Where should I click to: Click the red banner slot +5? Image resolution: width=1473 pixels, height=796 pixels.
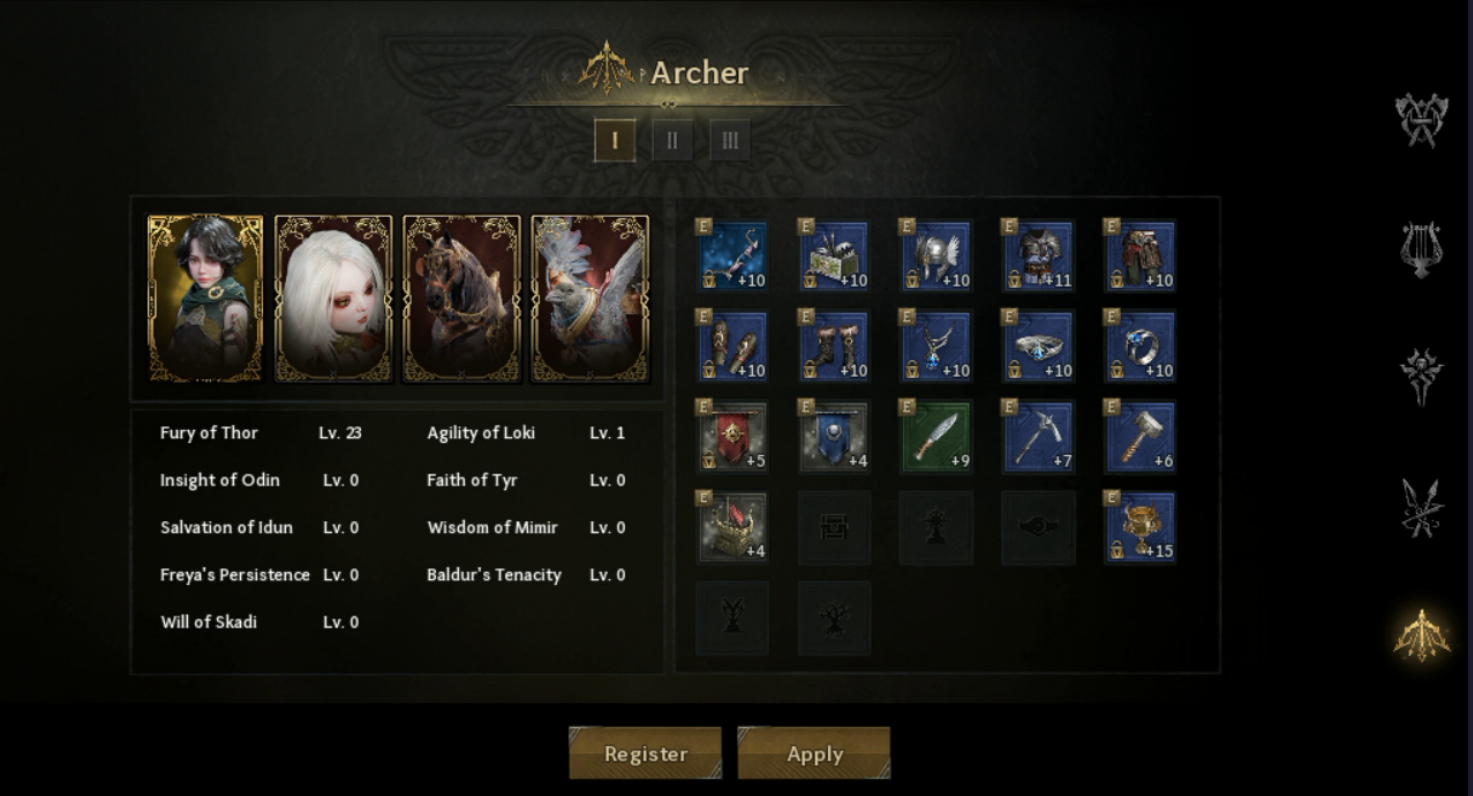pyautogui.click(x=732, y=437)
